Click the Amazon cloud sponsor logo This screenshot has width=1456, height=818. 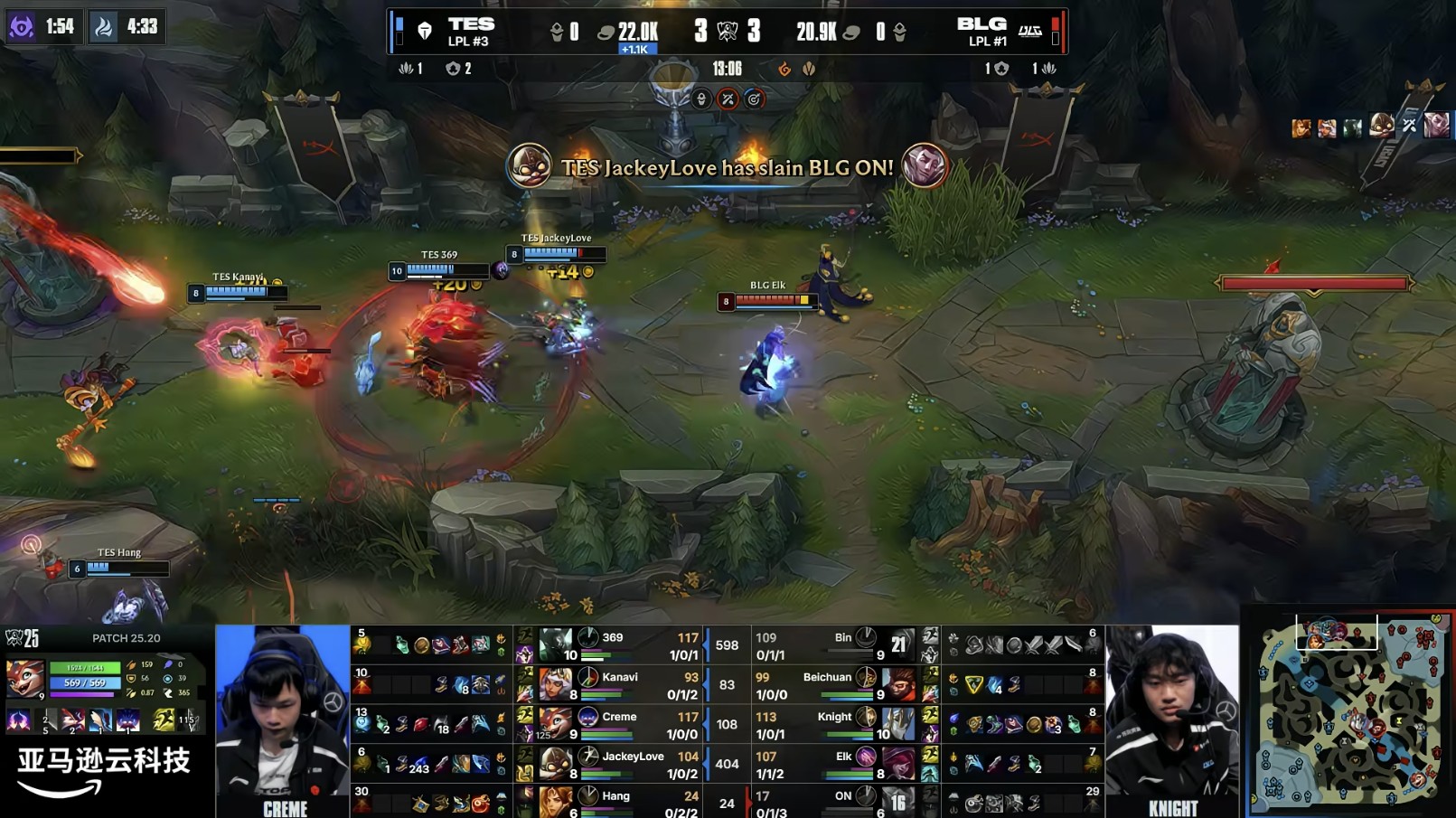coord(102,771)
